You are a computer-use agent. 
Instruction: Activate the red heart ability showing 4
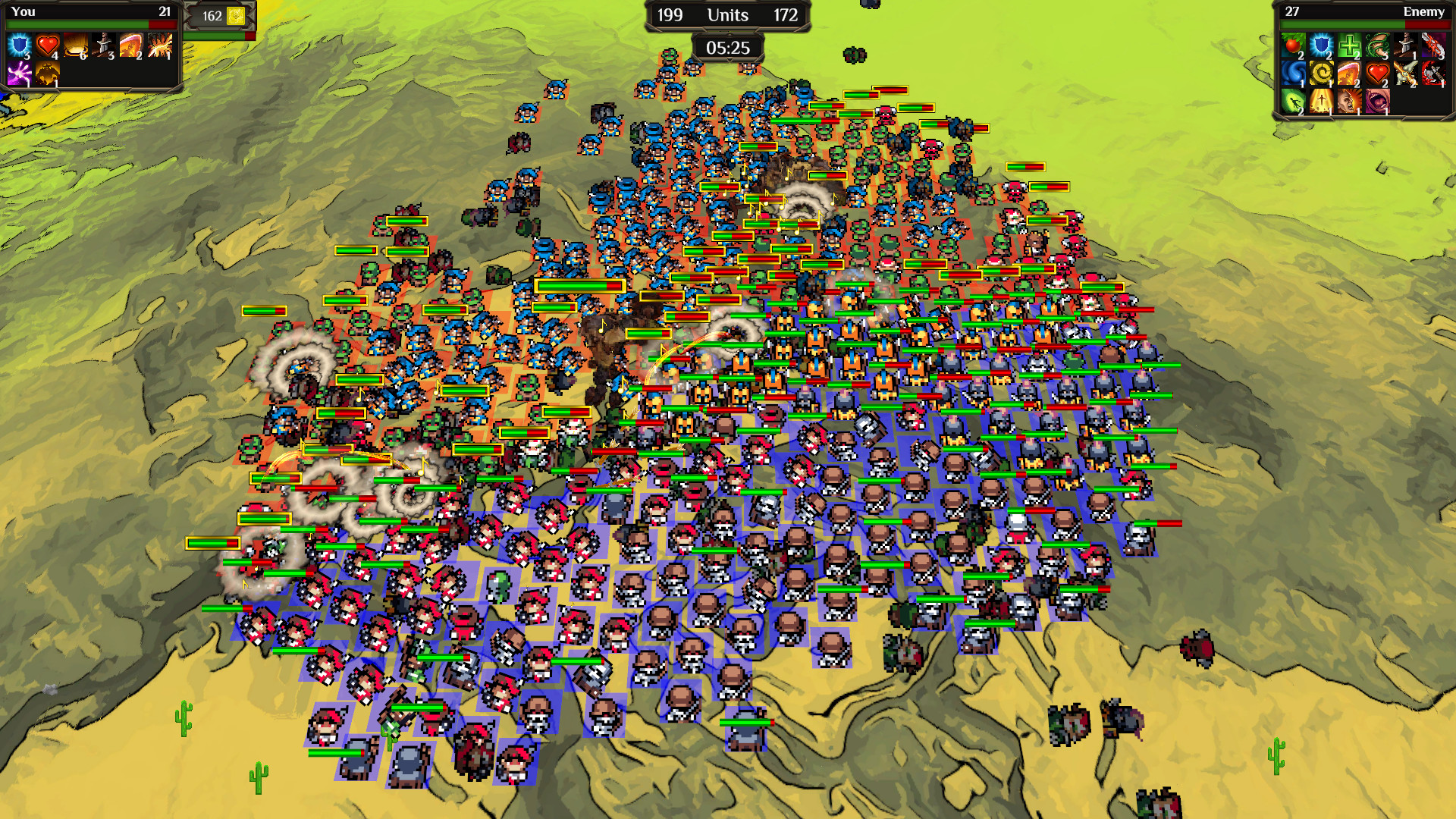47,45
